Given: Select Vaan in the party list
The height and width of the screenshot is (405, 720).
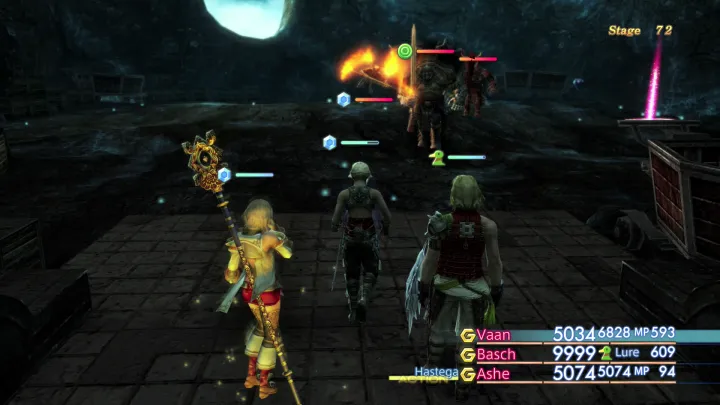Looking at the screenshot, I should [495, 334].
